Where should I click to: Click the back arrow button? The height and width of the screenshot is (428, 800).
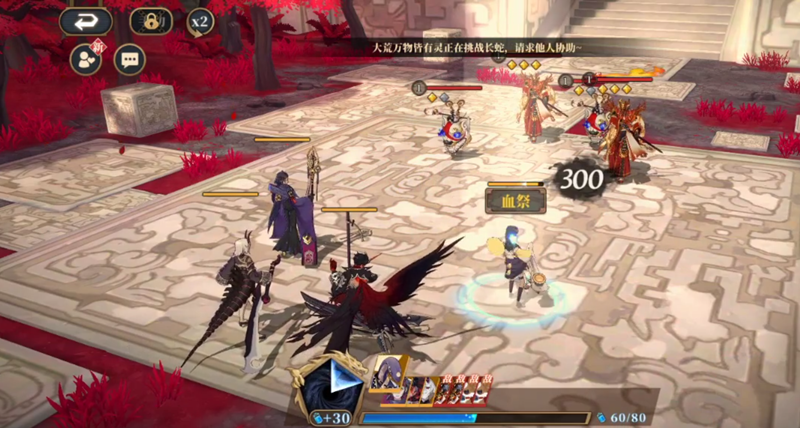click(x=84, y=22)
